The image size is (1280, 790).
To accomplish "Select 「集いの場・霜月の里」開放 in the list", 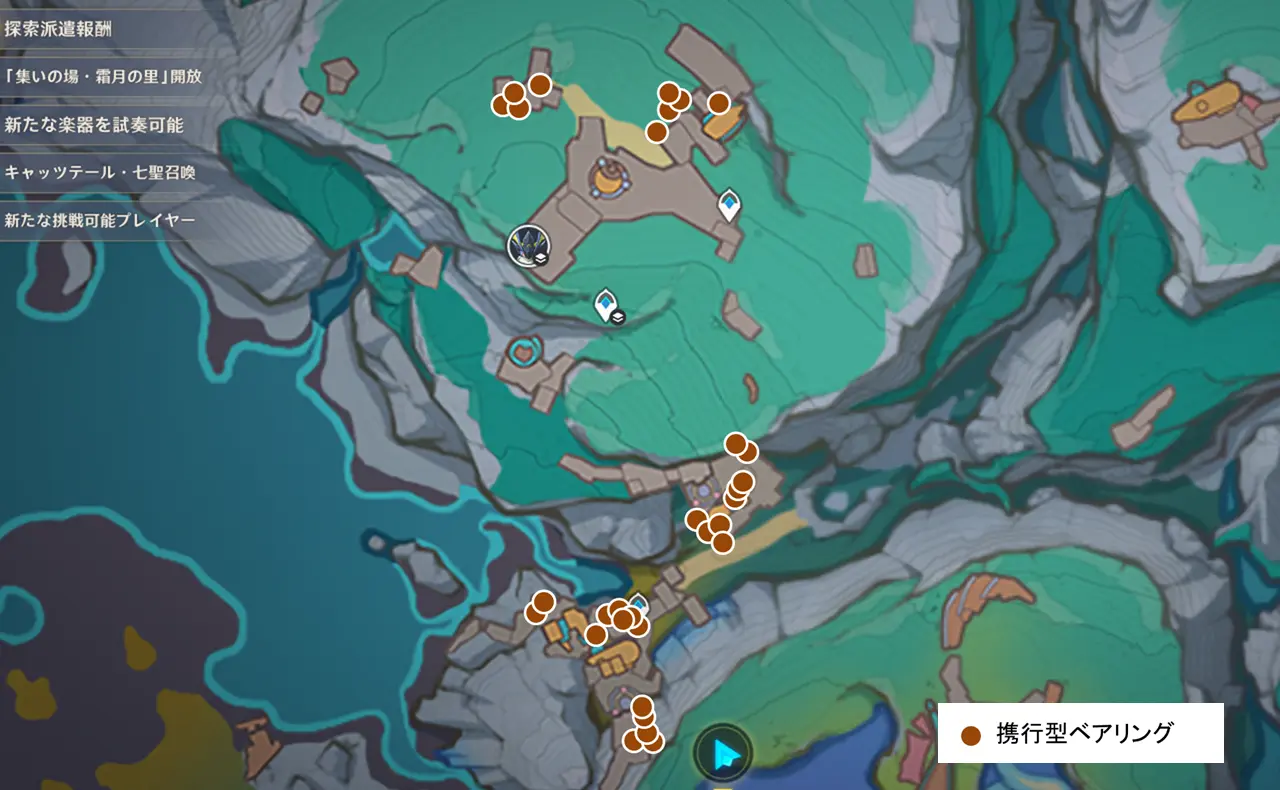I will point(103,76).
